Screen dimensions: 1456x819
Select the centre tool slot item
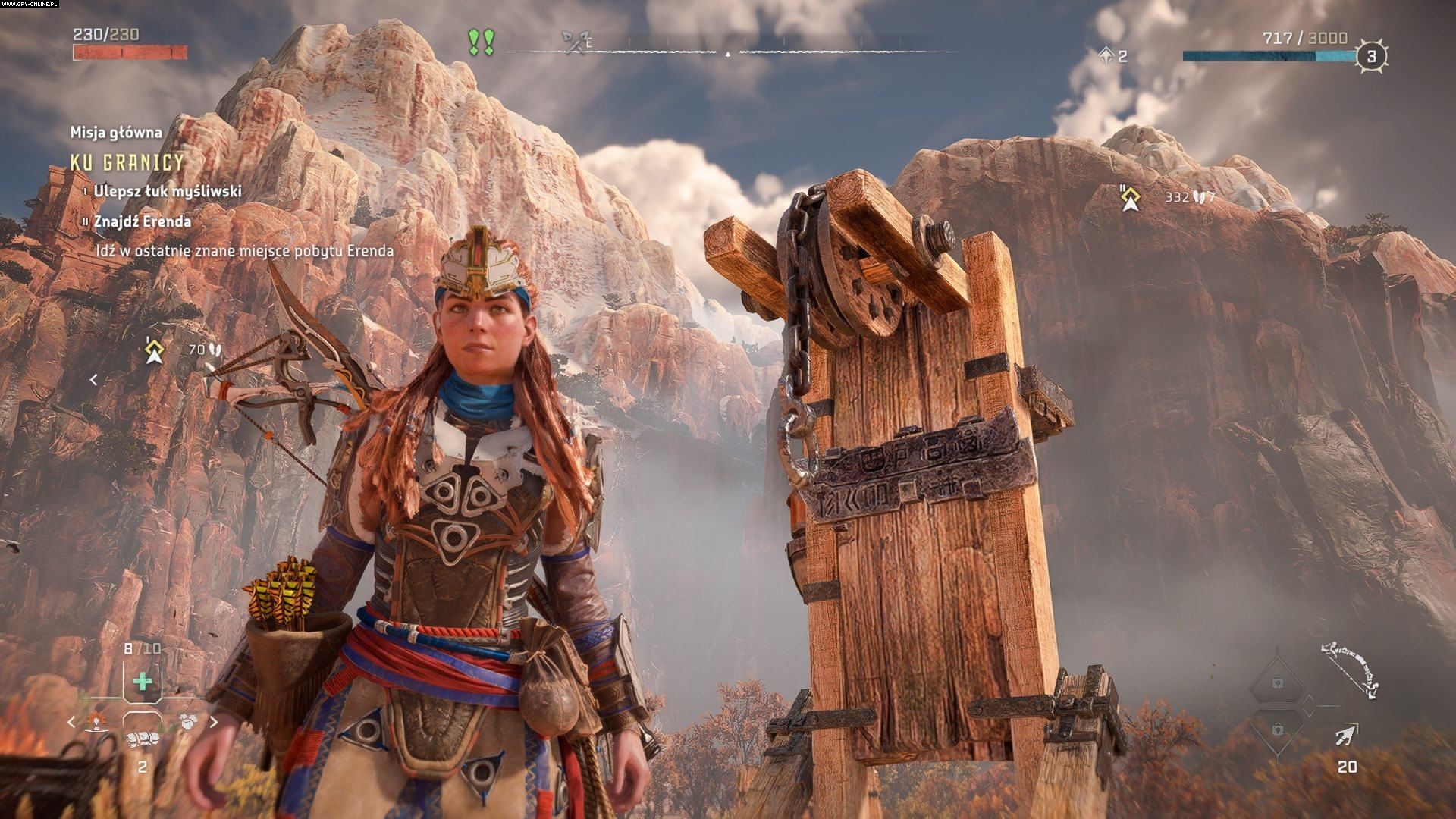(x=142, y=739)
